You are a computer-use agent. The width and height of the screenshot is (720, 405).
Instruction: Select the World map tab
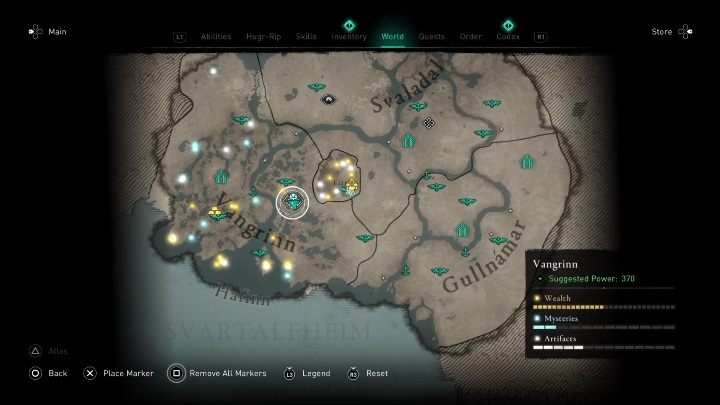coord(393,36)
